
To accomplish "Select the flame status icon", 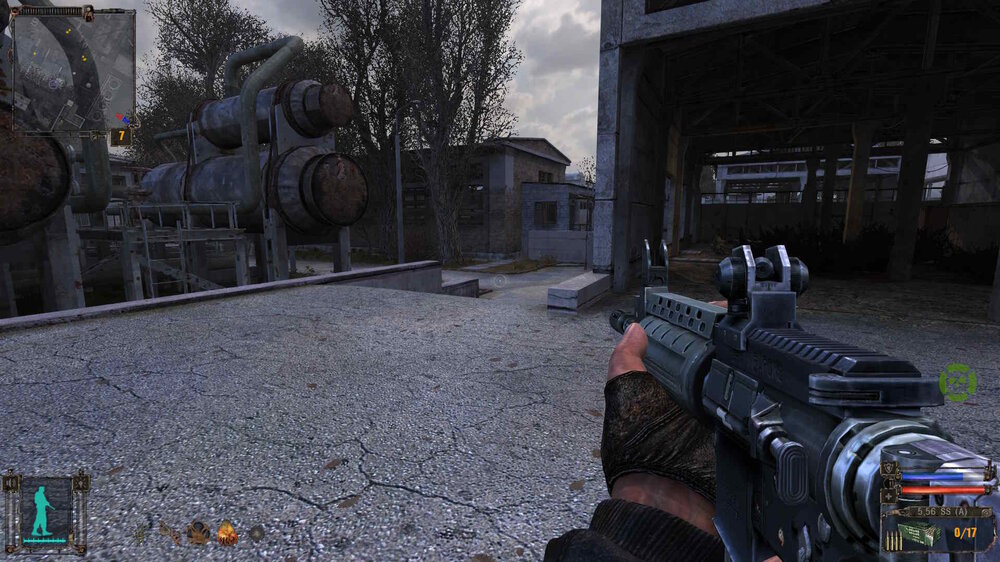I will (228, 533).
